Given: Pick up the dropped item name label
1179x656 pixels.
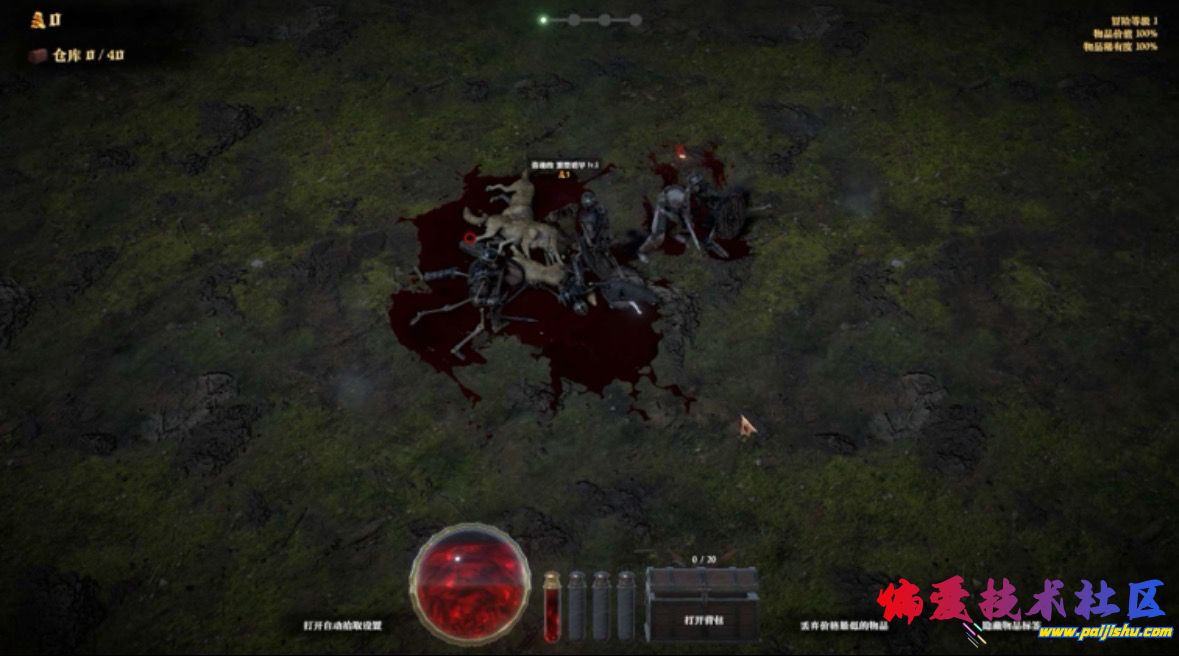Looking at the screenshot, I should tap(565, 165).
